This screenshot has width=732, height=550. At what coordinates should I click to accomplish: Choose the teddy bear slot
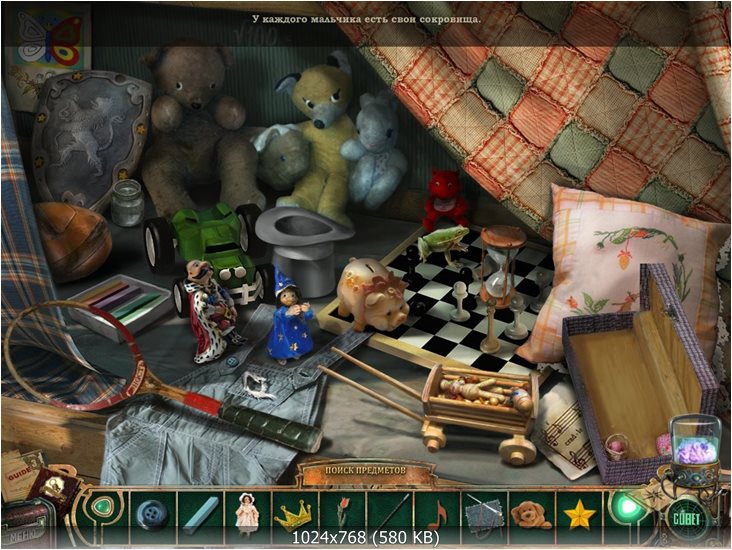click(530, 512)
